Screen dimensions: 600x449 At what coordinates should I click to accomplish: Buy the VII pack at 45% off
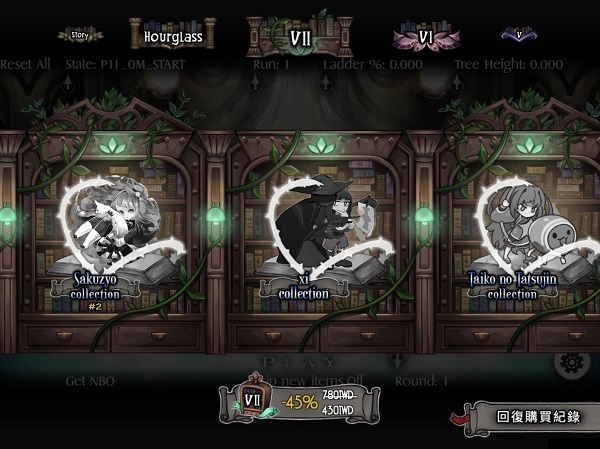tap(299, 401)
